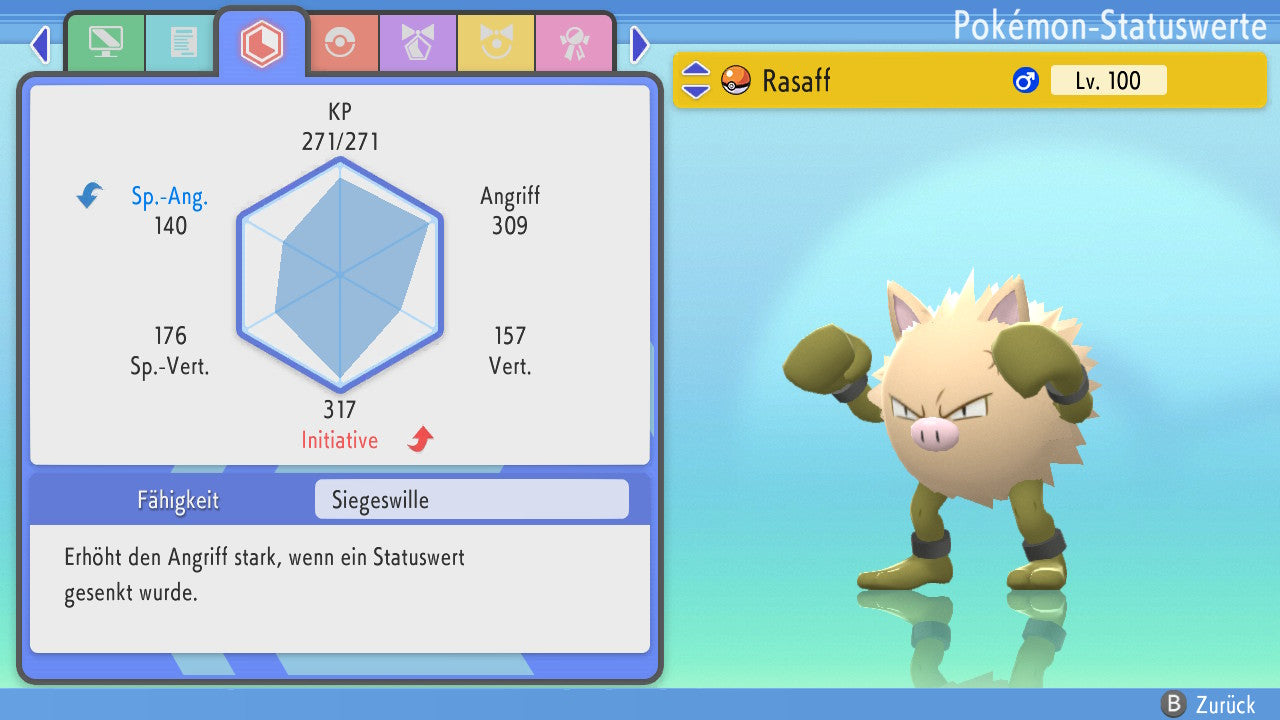Screen dimensions: 1280x720
Task: Switch to the green monitor icon tab
Action: 104,42
